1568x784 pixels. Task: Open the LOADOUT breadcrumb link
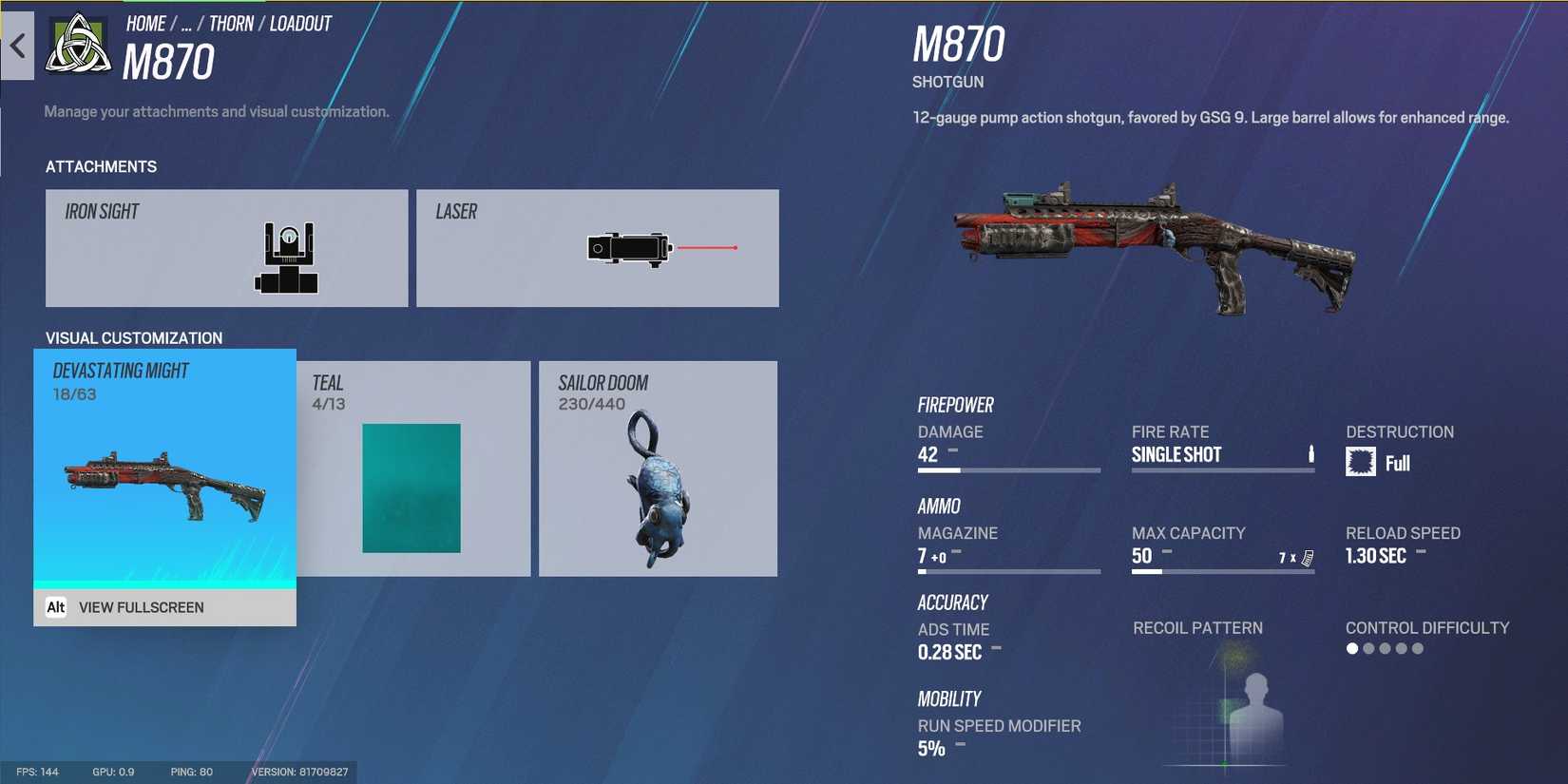coord(299,23)
